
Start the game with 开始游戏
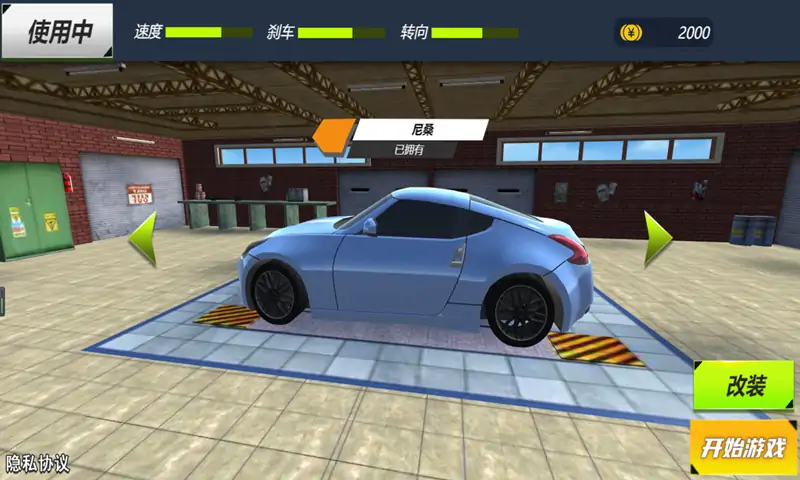pos(744,447)
